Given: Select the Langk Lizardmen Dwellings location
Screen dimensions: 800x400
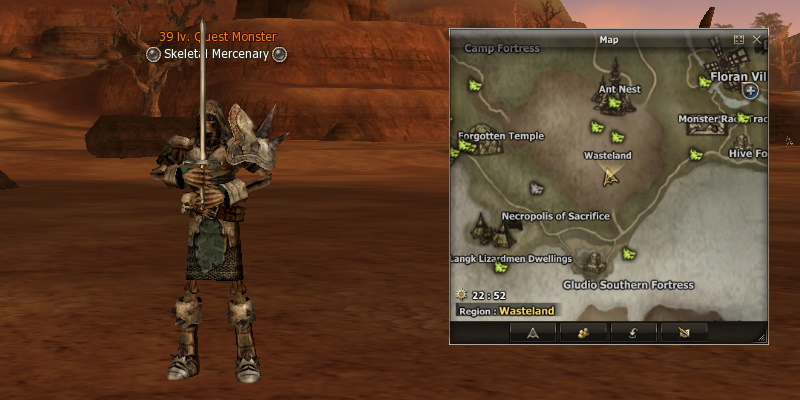Looking at the screenshot, I should point(510,259).
